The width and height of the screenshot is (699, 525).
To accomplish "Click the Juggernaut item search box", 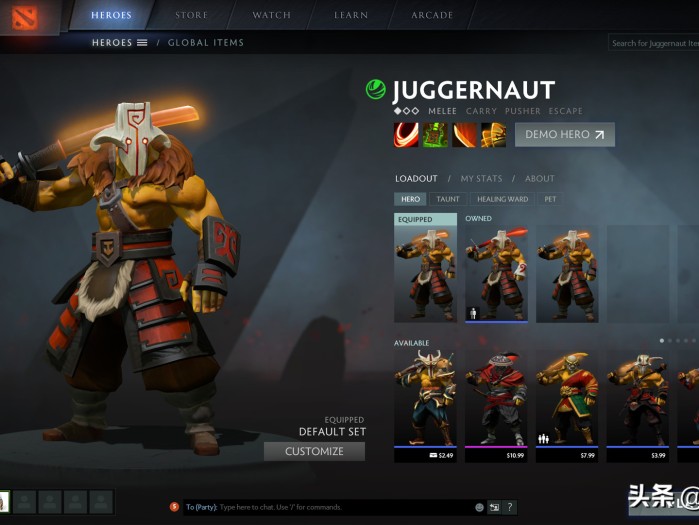I will tap(654, 43).
